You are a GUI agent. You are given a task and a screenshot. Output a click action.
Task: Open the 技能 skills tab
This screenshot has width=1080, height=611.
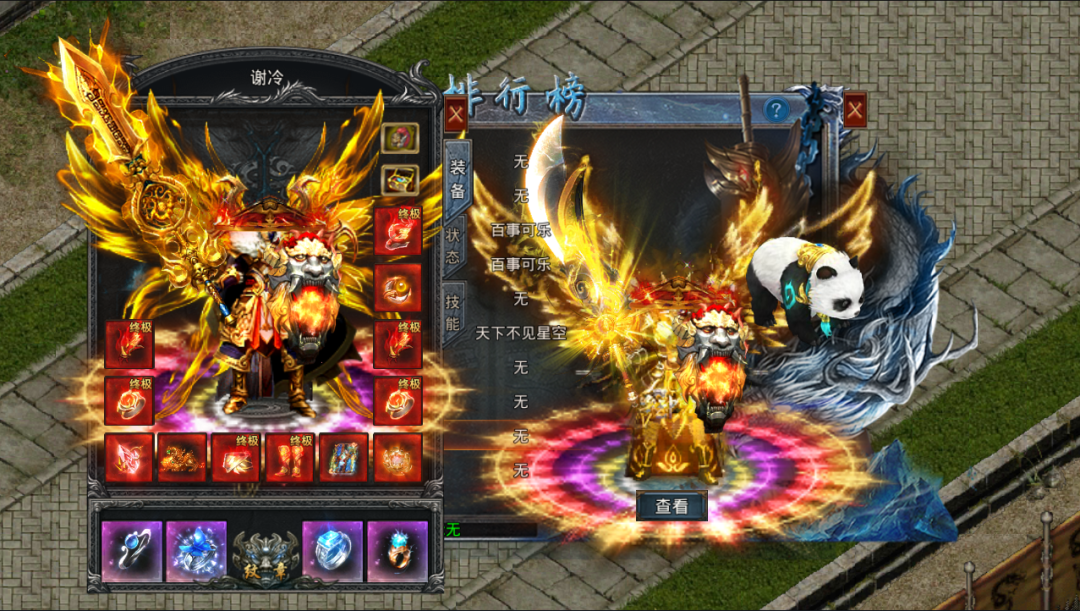click(453, 311)
